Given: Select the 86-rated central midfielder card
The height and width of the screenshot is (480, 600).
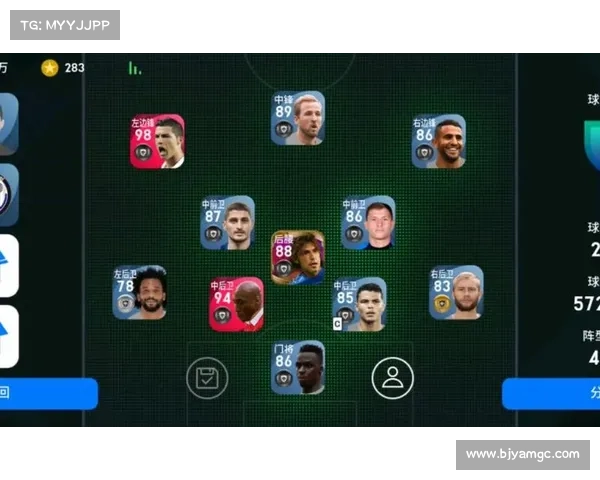Looking at the screenshot, I should (x=368, y=222).
